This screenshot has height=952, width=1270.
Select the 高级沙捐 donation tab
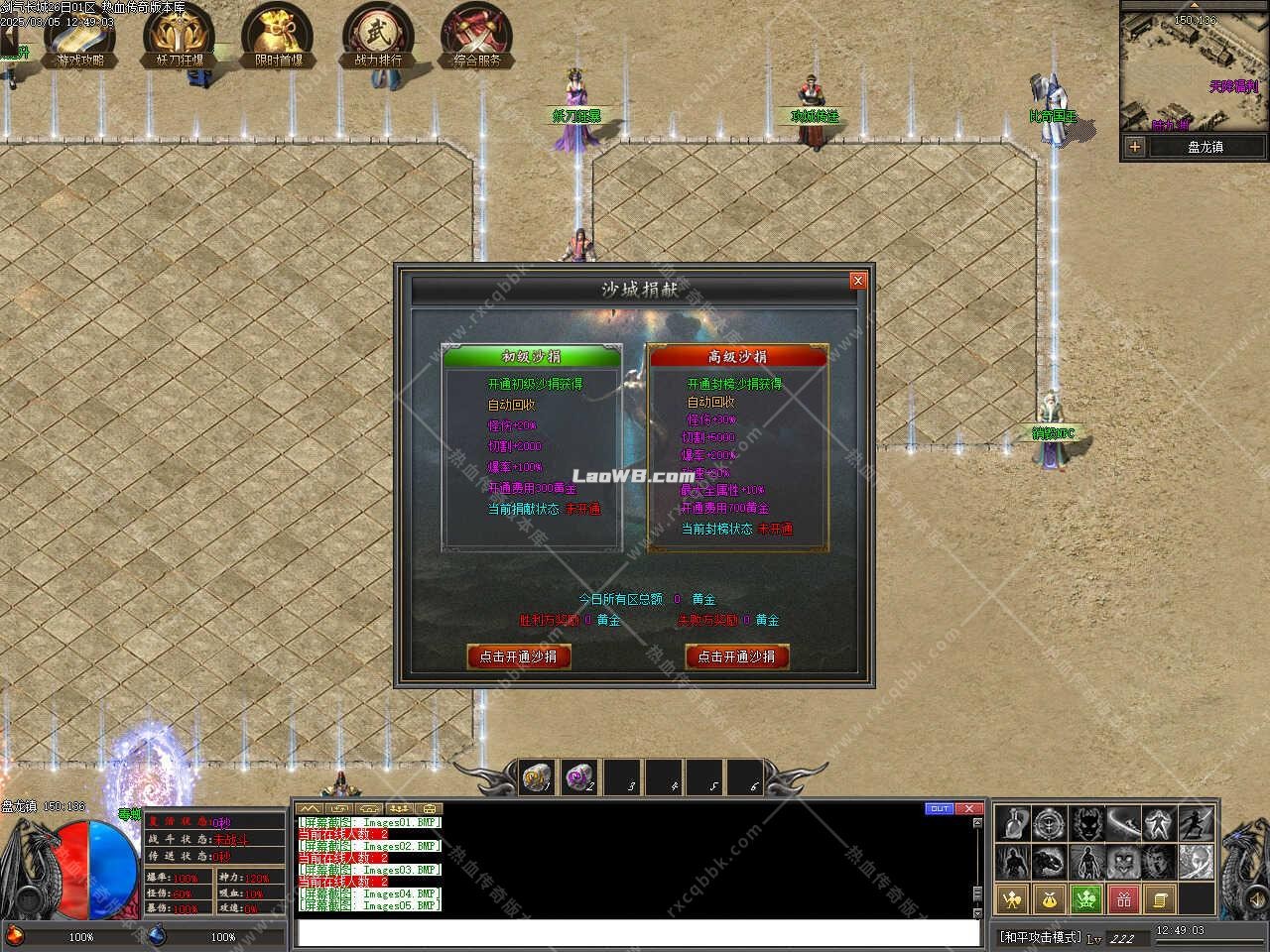[737, 355]
